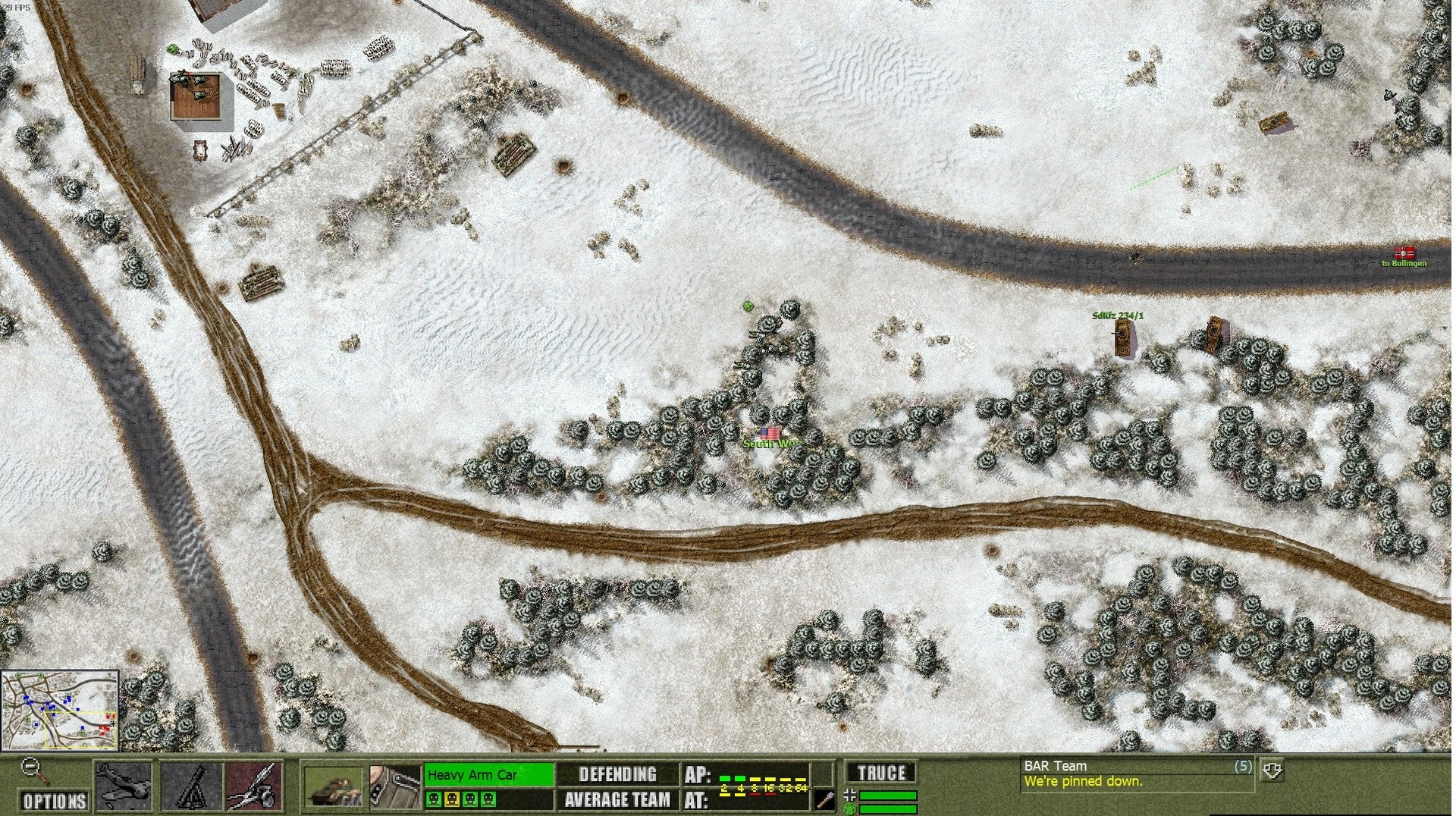
Task: Offer a TRUCE to the enemy
Action: (881, 773)
